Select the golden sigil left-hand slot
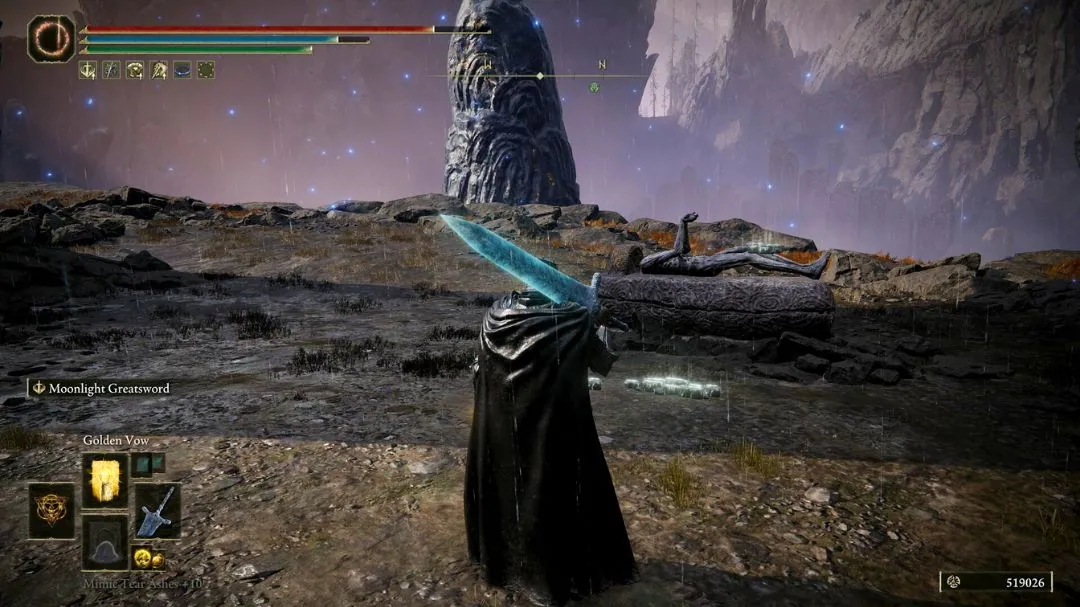The height and width of the screenshot is (607, 1080). 50,511
